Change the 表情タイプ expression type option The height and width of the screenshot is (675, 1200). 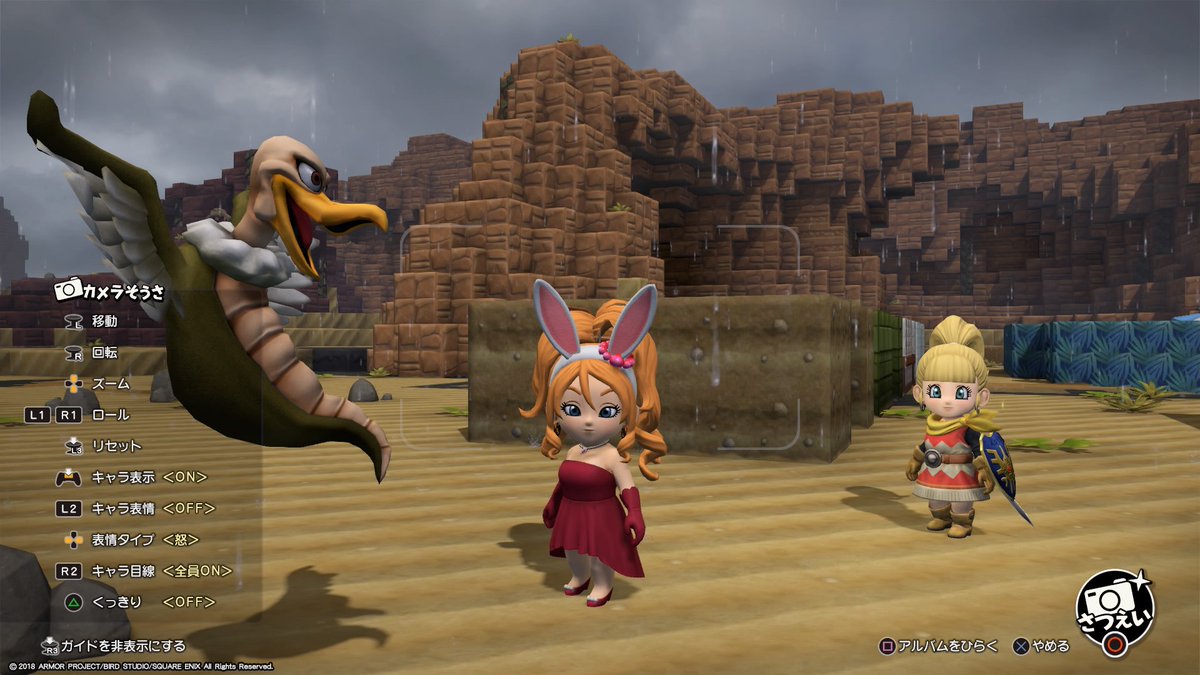coord(142,540)
